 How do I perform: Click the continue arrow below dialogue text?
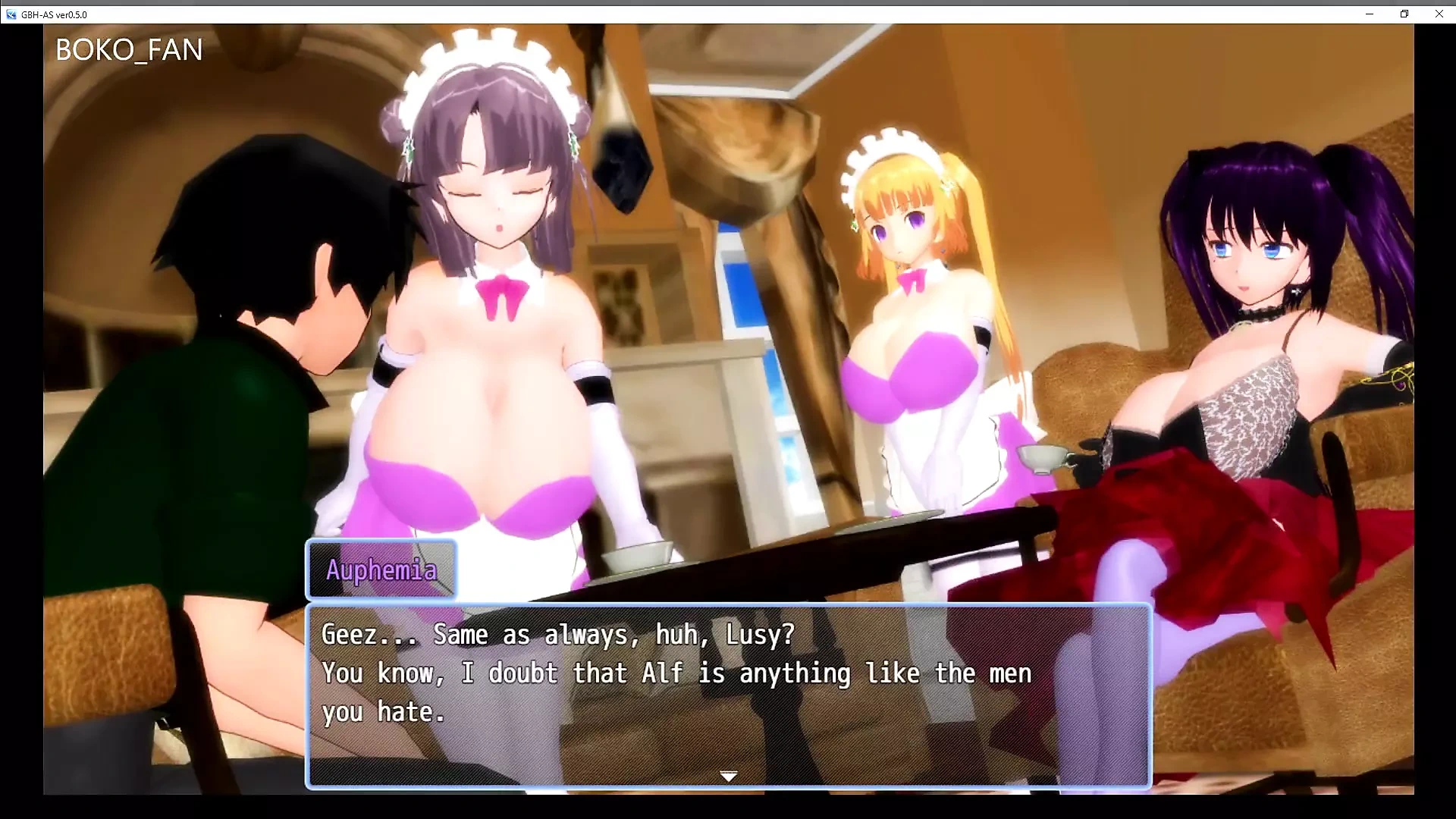click(x=727, y=777)
